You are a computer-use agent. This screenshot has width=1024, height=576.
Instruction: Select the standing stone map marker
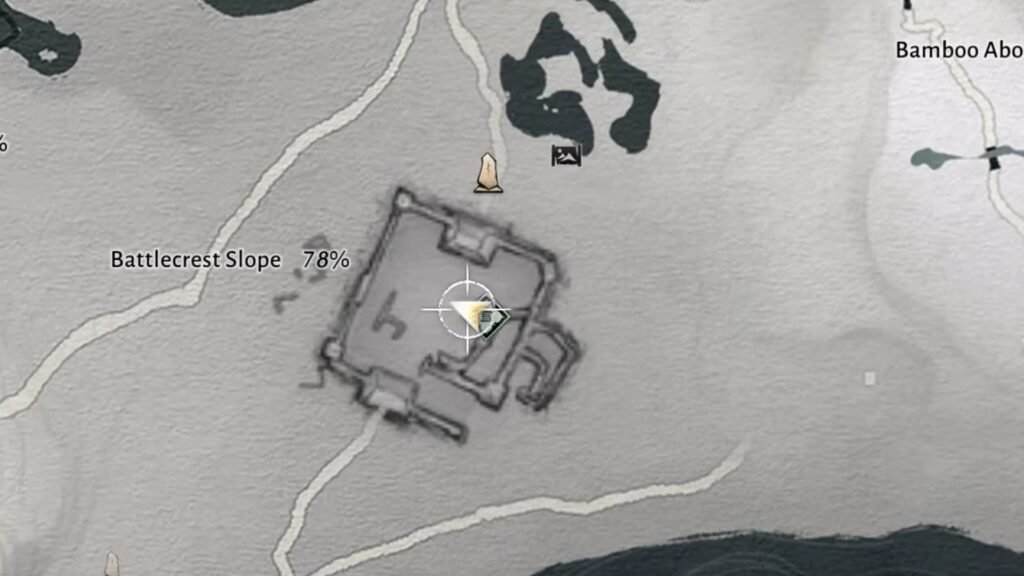pos(488,173)
